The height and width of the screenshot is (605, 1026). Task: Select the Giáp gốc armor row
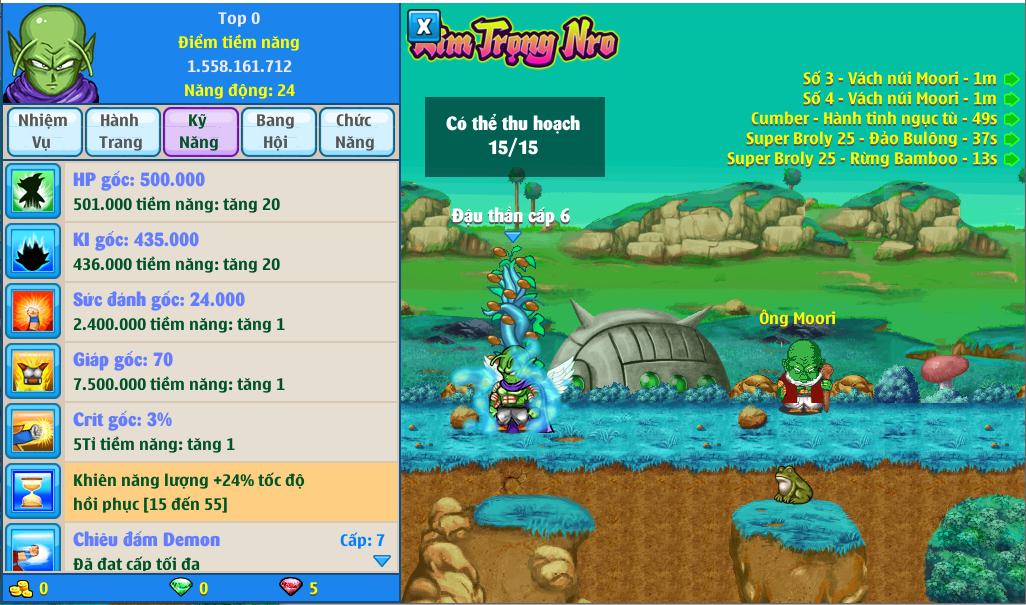tap(200, 372)
